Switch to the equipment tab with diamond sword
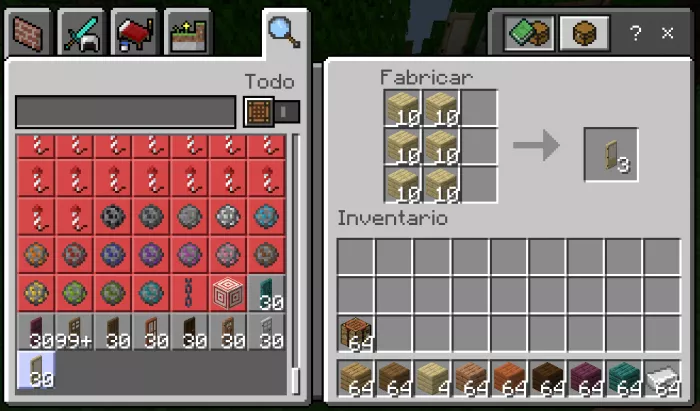 click(82, 33)
